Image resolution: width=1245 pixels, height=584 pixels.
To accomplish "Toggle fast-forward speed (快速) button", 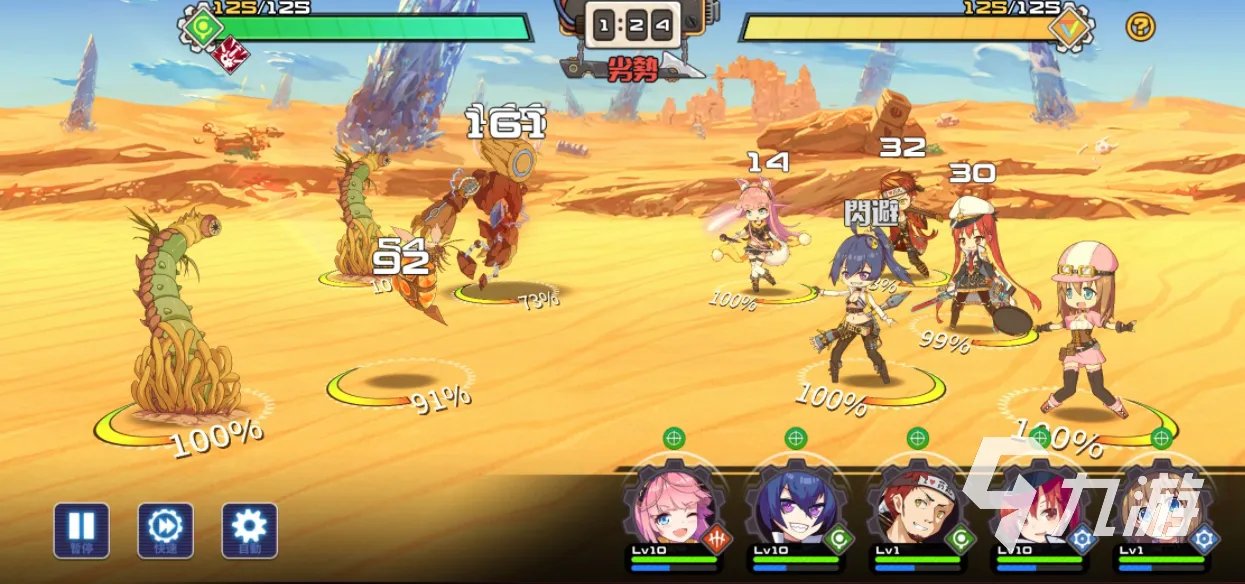I will click(x=165, y=528).
